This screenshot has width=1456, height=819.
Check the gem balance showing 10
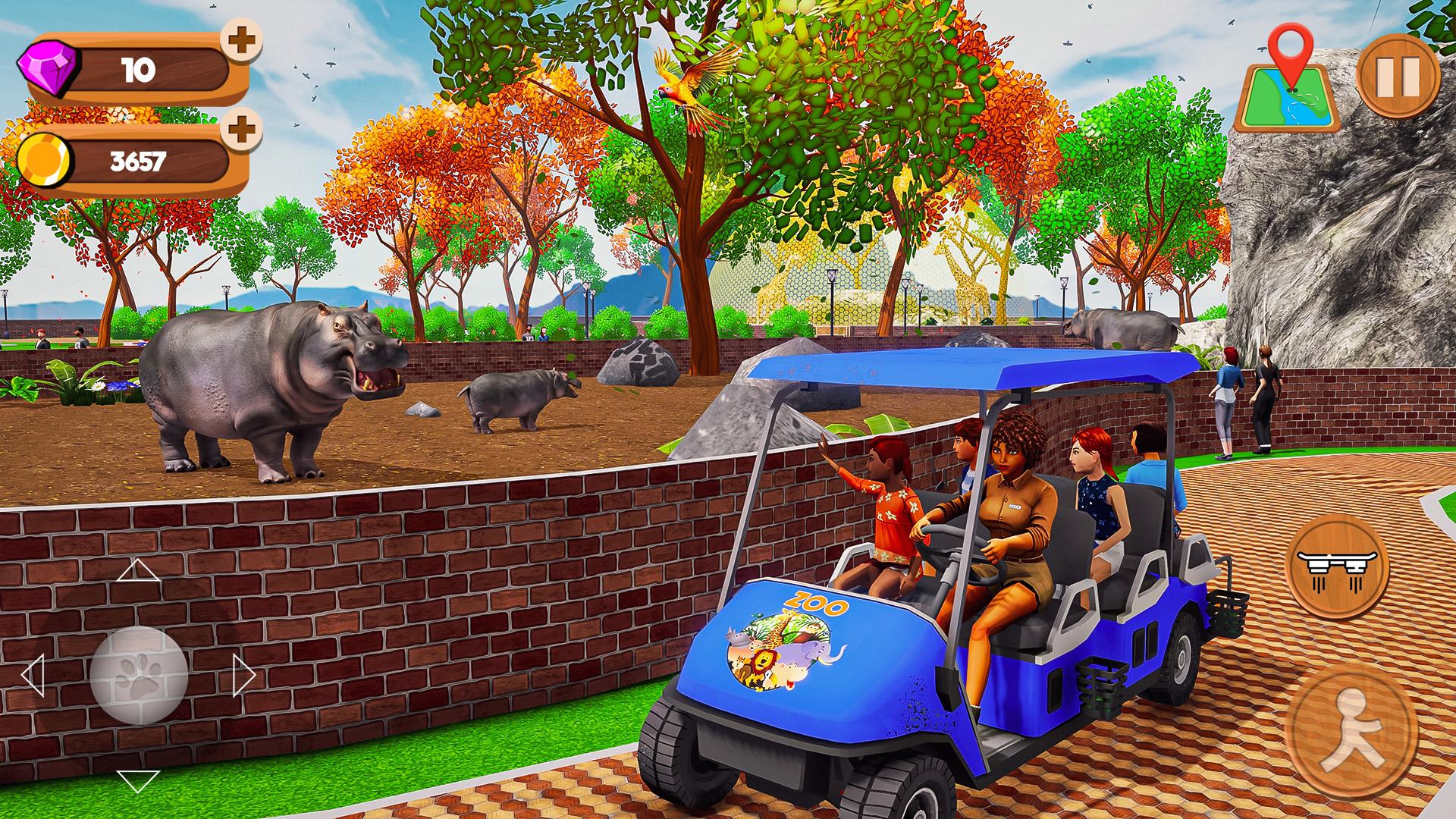(136, 71)
